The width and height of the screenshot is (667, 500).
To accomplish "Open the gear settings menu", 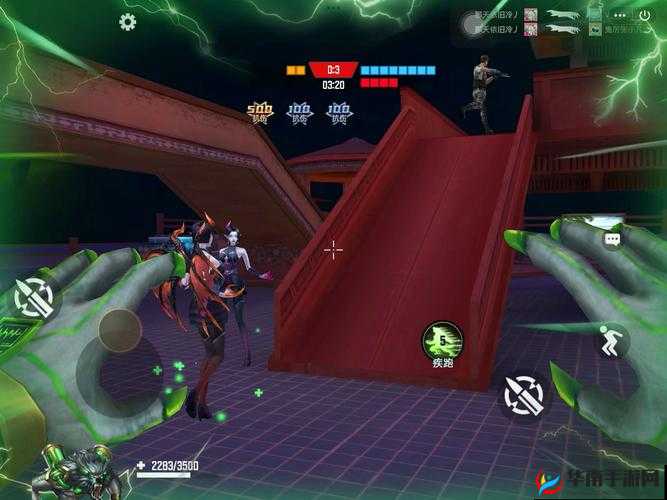I will [x=128, y=22].
